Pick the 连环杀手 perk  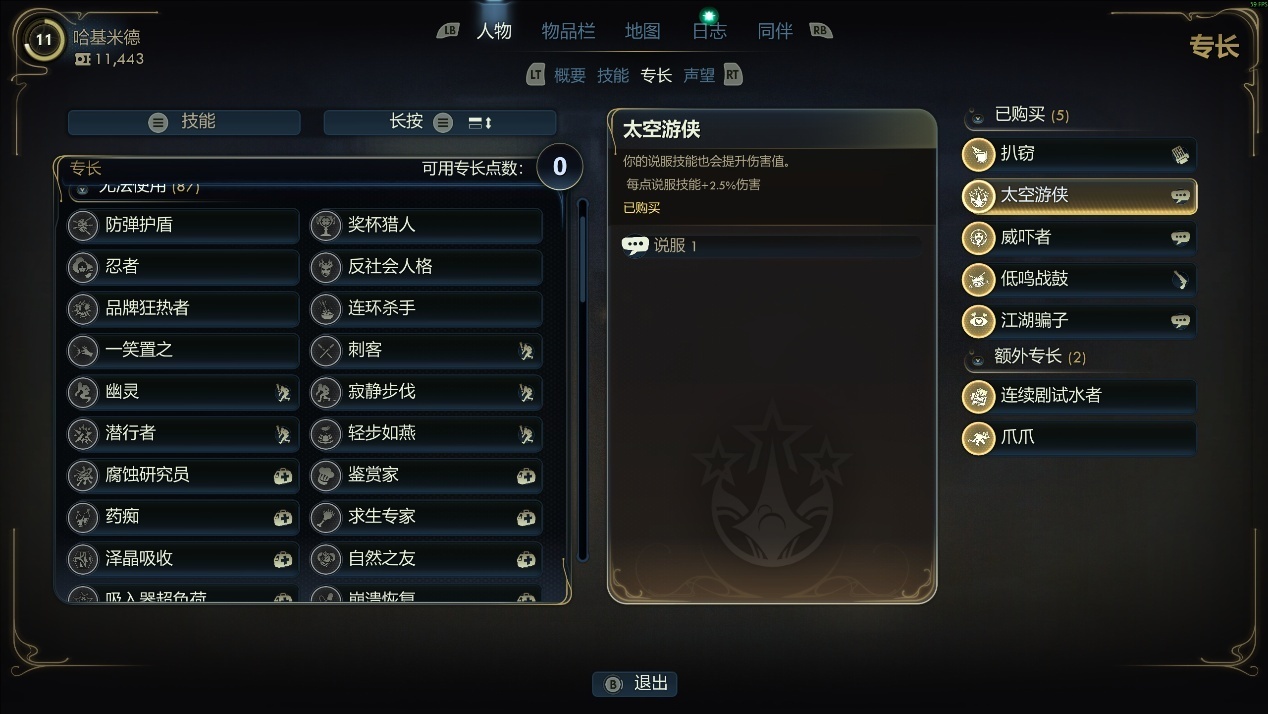click(426, 308)
